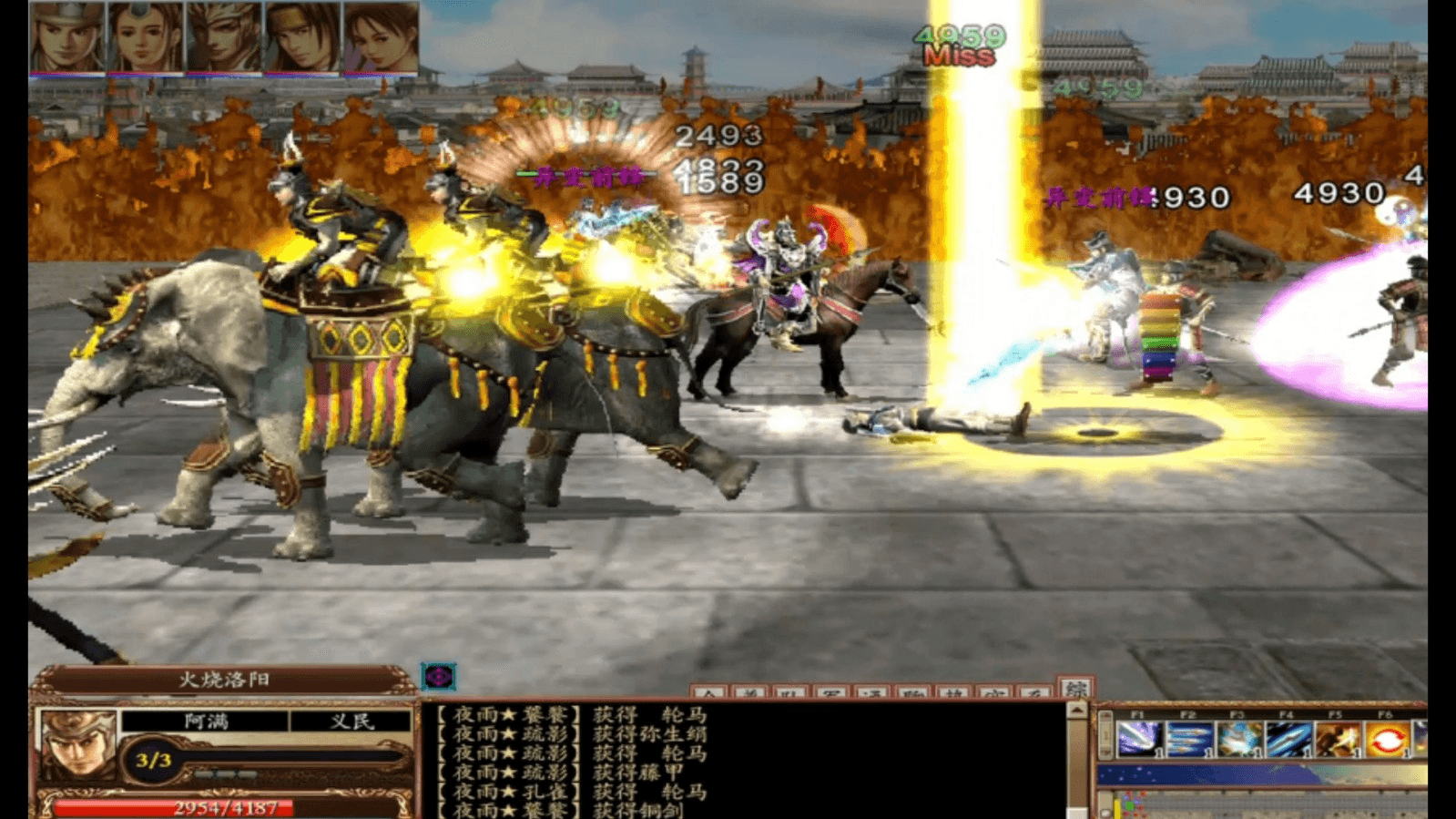This screenshot has height=819, width=1456.
Task: Activate the F6 red swirl skill
Action: 1385,739
